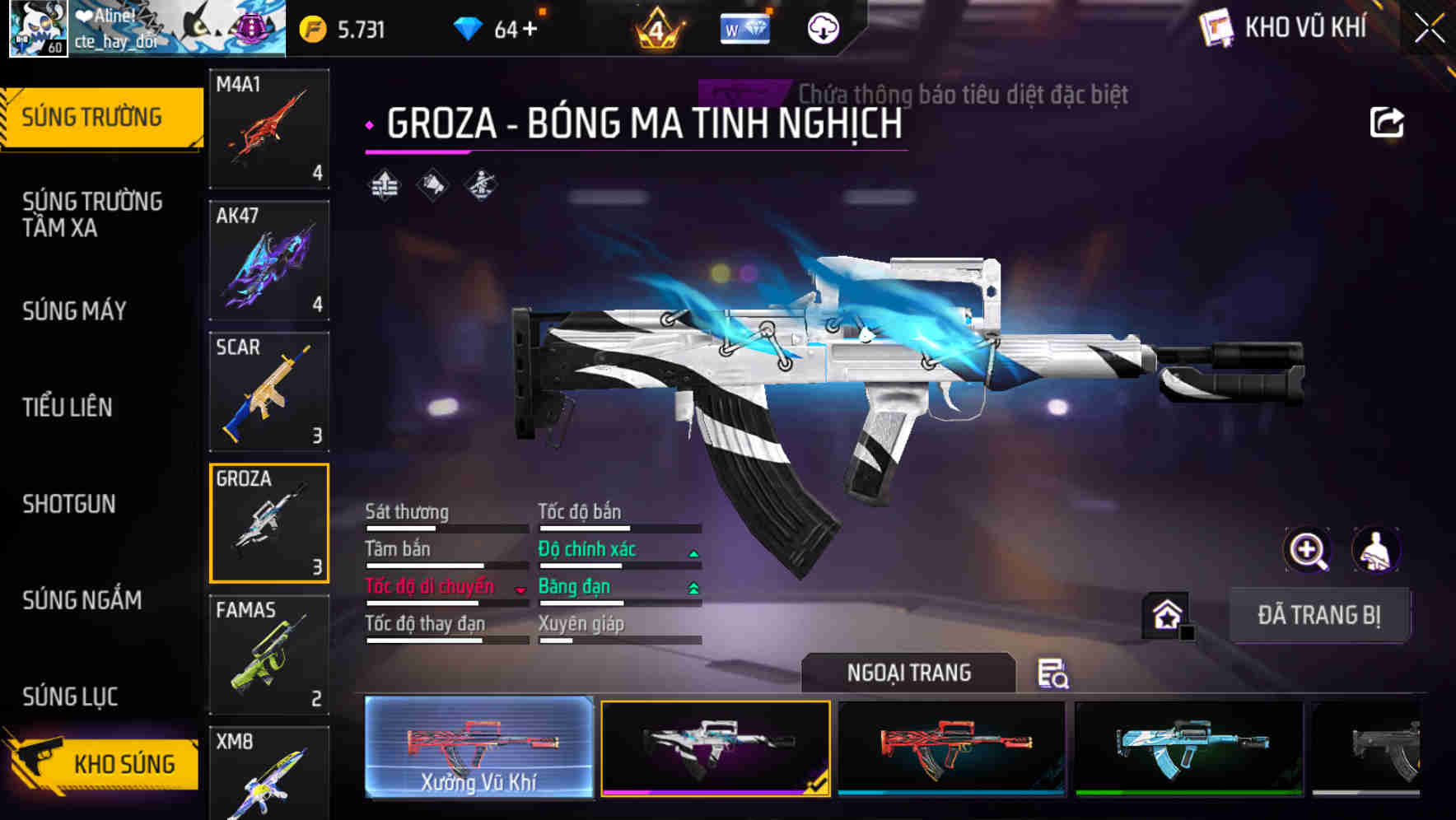Open the zoom magnifier preview icon
1456x820 pixels.
pyautogui.click(x=1306, y=550)
